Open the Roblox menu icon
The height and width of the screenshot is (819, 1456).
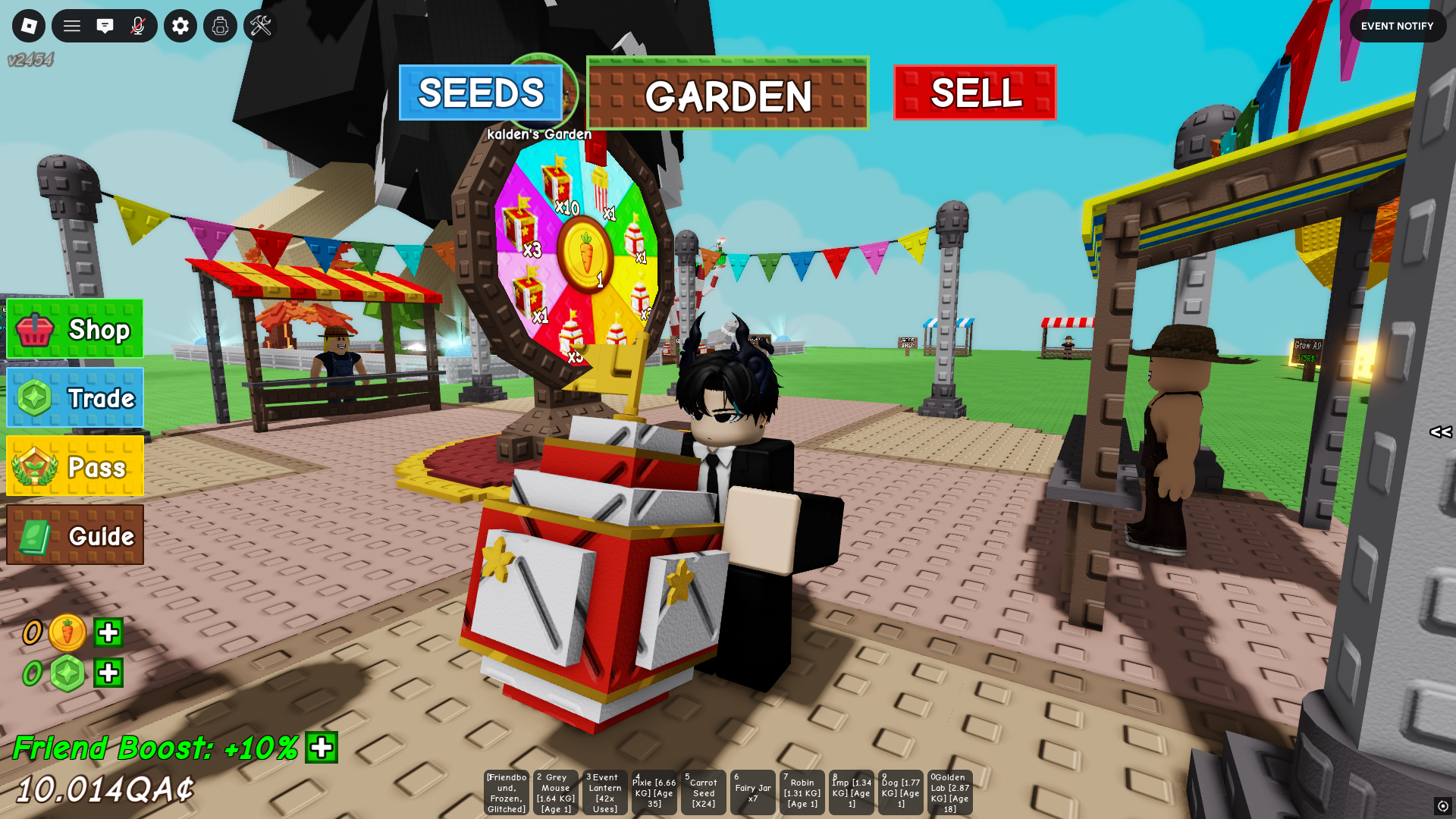pyautogui.click(x=28, y=26)
